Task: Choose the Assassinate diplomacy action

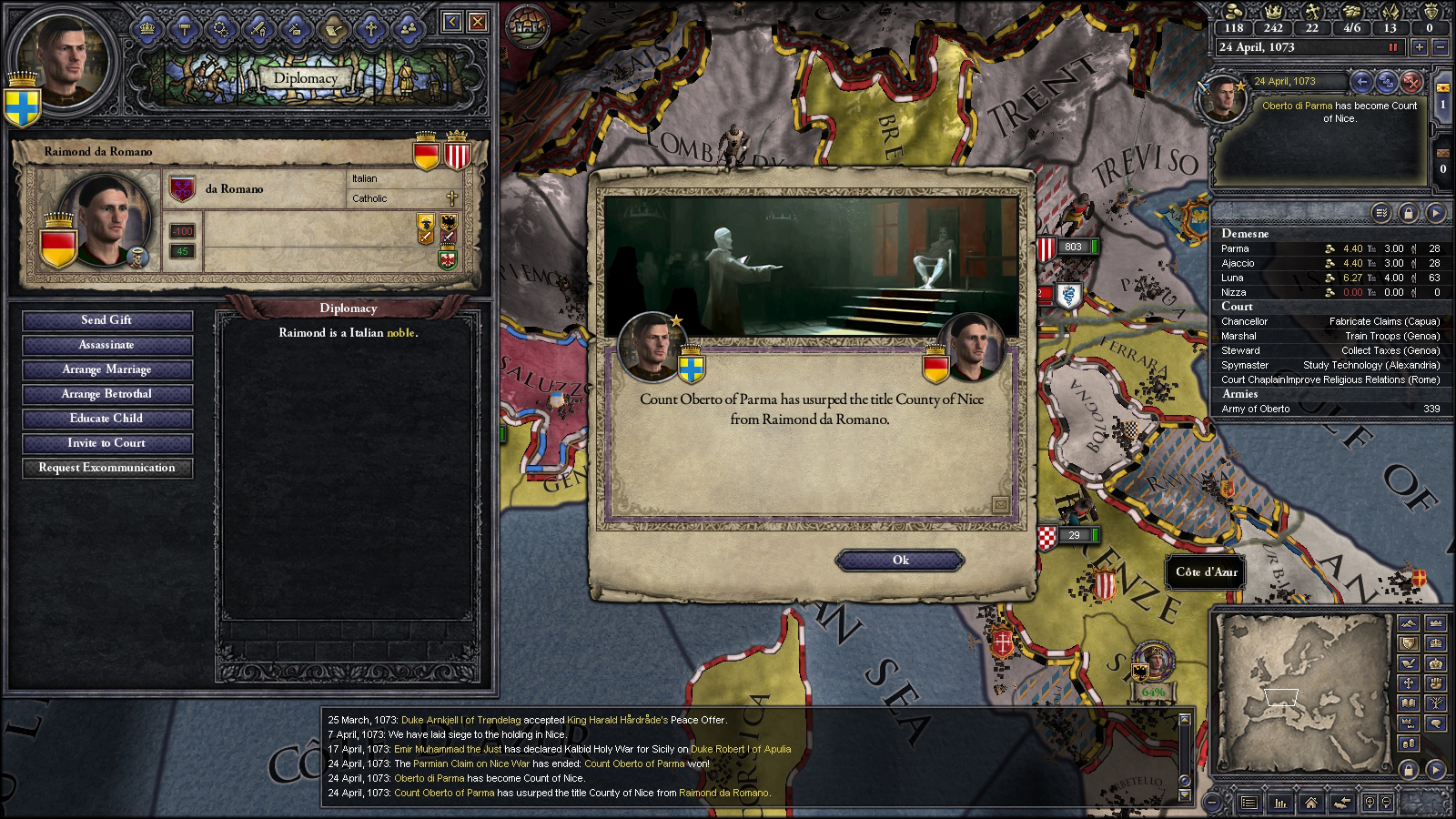Action: pos(107,345)
